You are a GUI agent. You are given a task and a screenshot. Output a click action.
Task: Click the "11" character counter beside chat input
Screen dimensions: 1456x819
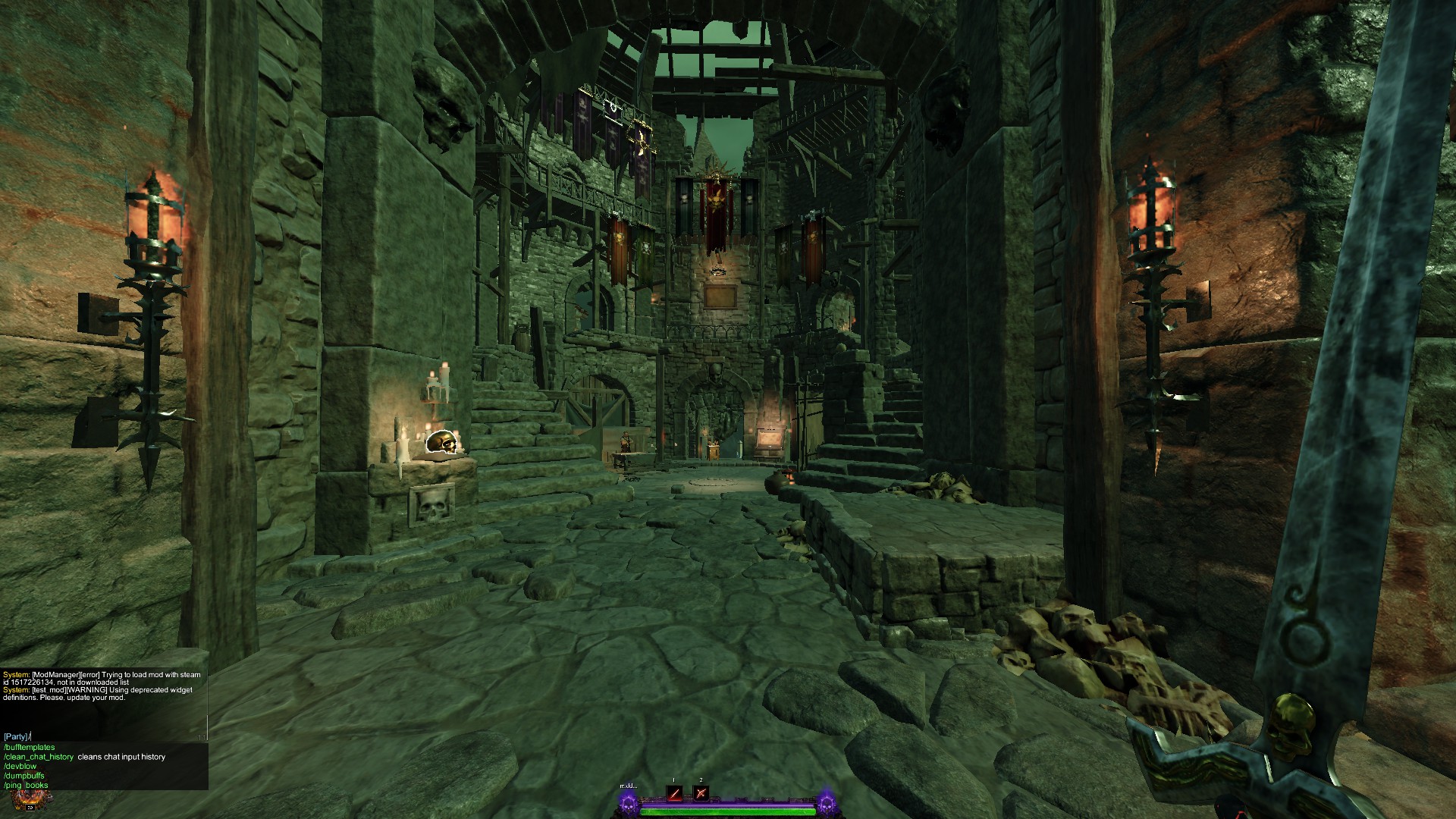[202, 737]
